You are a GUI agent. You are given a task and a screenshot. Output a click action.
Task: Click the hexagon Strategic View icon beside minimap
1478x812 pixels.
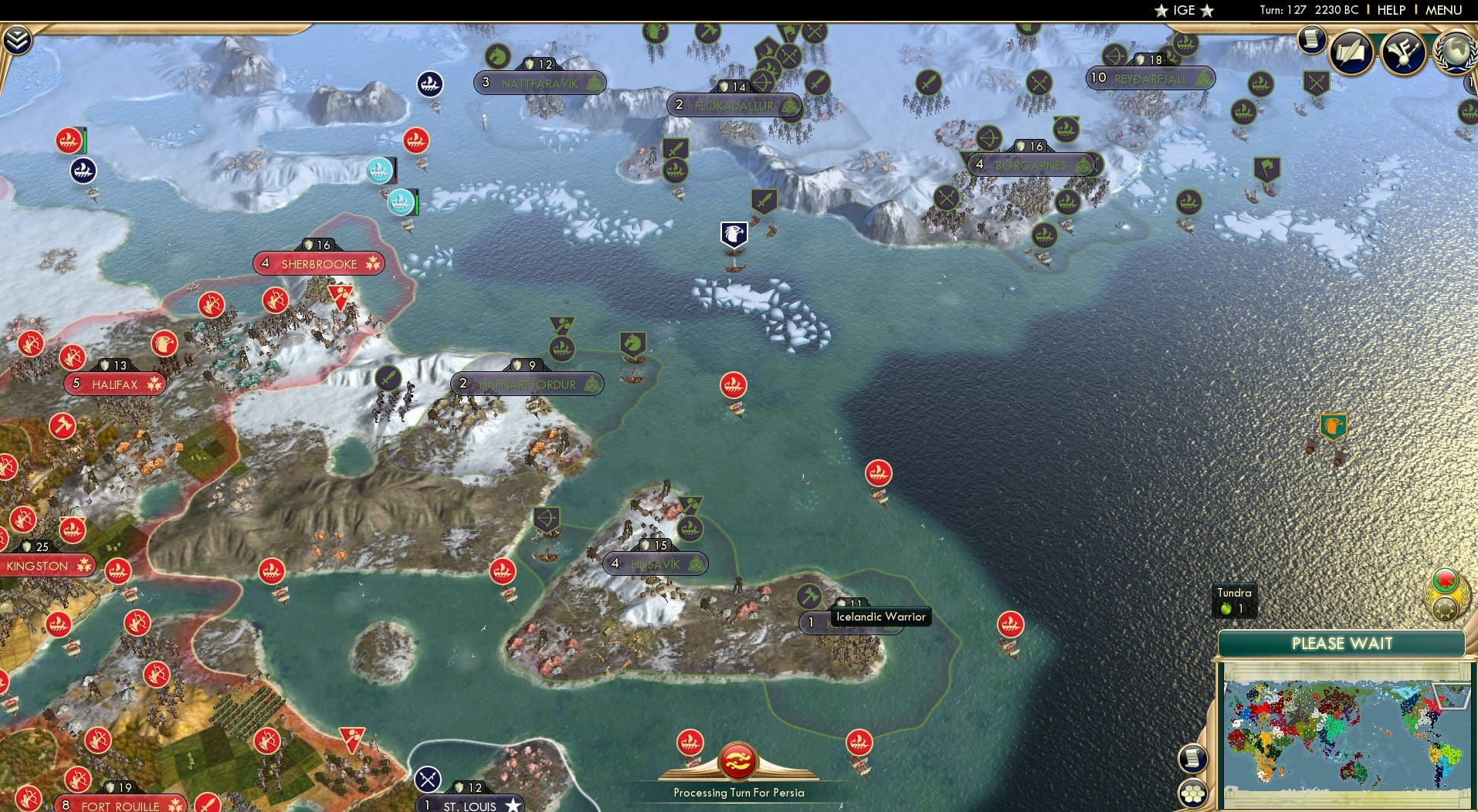1194,791
